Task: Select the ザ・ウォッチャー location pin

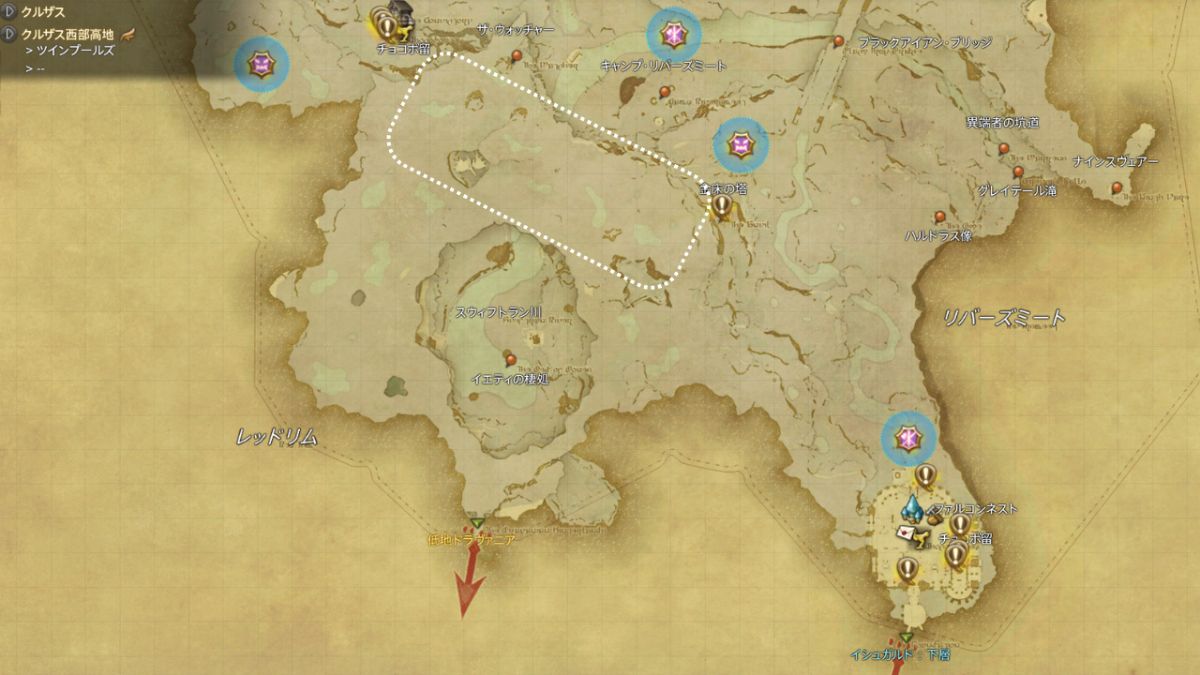Action: click(517, 56)
